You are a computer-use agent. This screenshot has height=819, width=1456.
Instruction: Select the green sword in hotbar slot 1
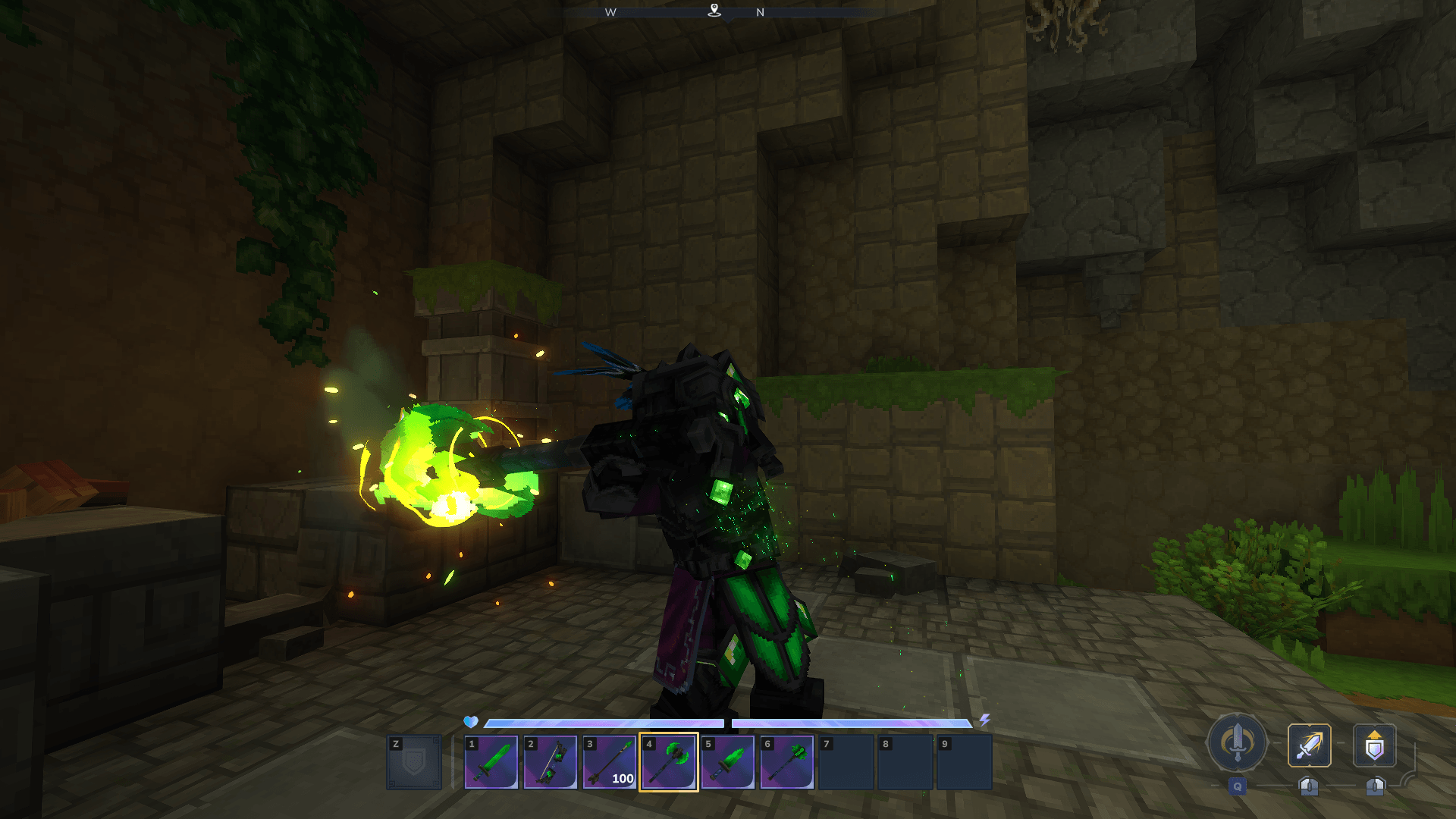coord(491,762)
